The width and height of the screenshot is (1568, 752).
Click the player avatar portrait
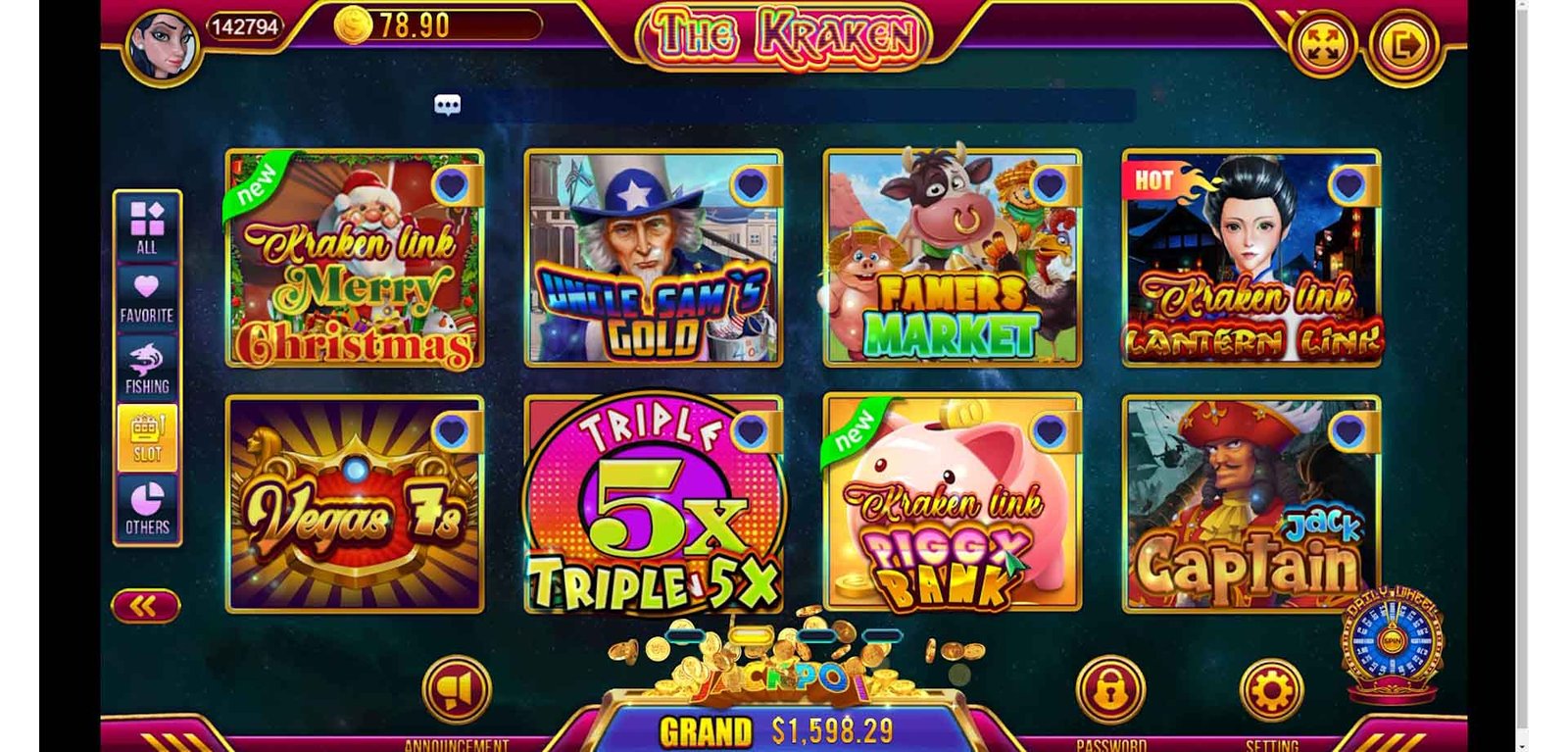click(x=162, y=45)
